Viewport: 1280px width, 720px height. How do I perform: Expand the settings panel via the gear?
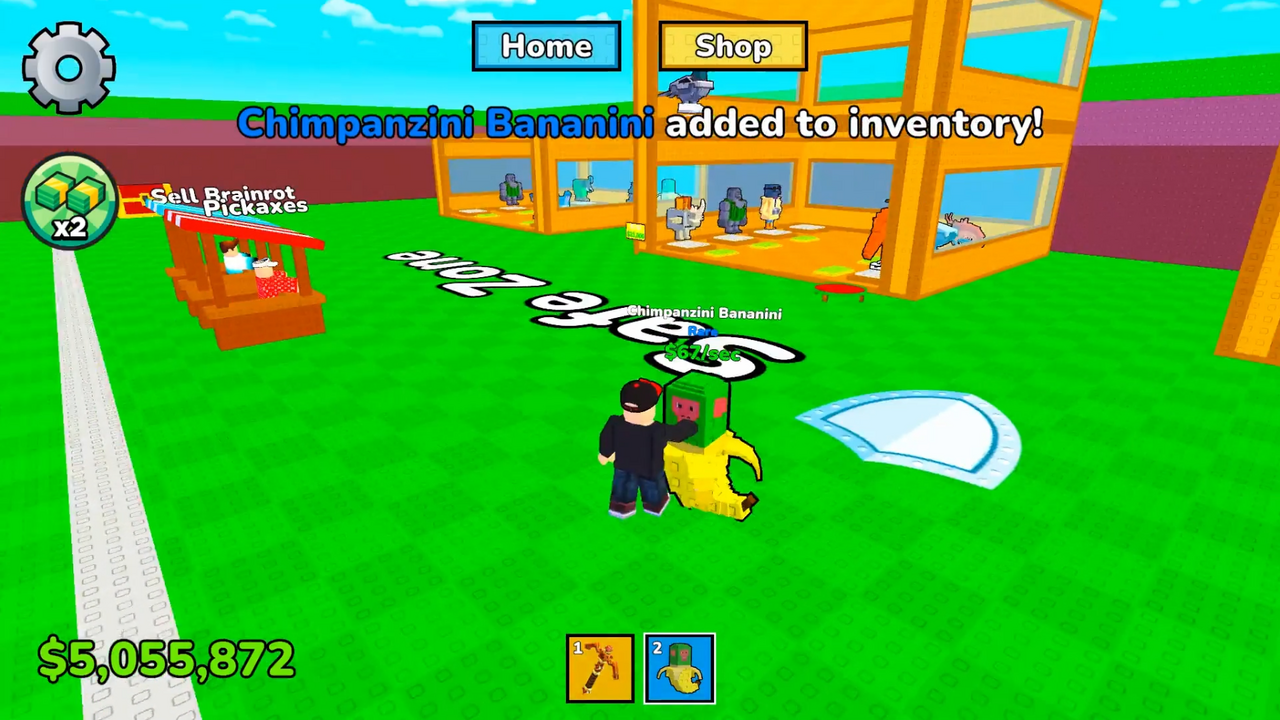coord(68,66)
